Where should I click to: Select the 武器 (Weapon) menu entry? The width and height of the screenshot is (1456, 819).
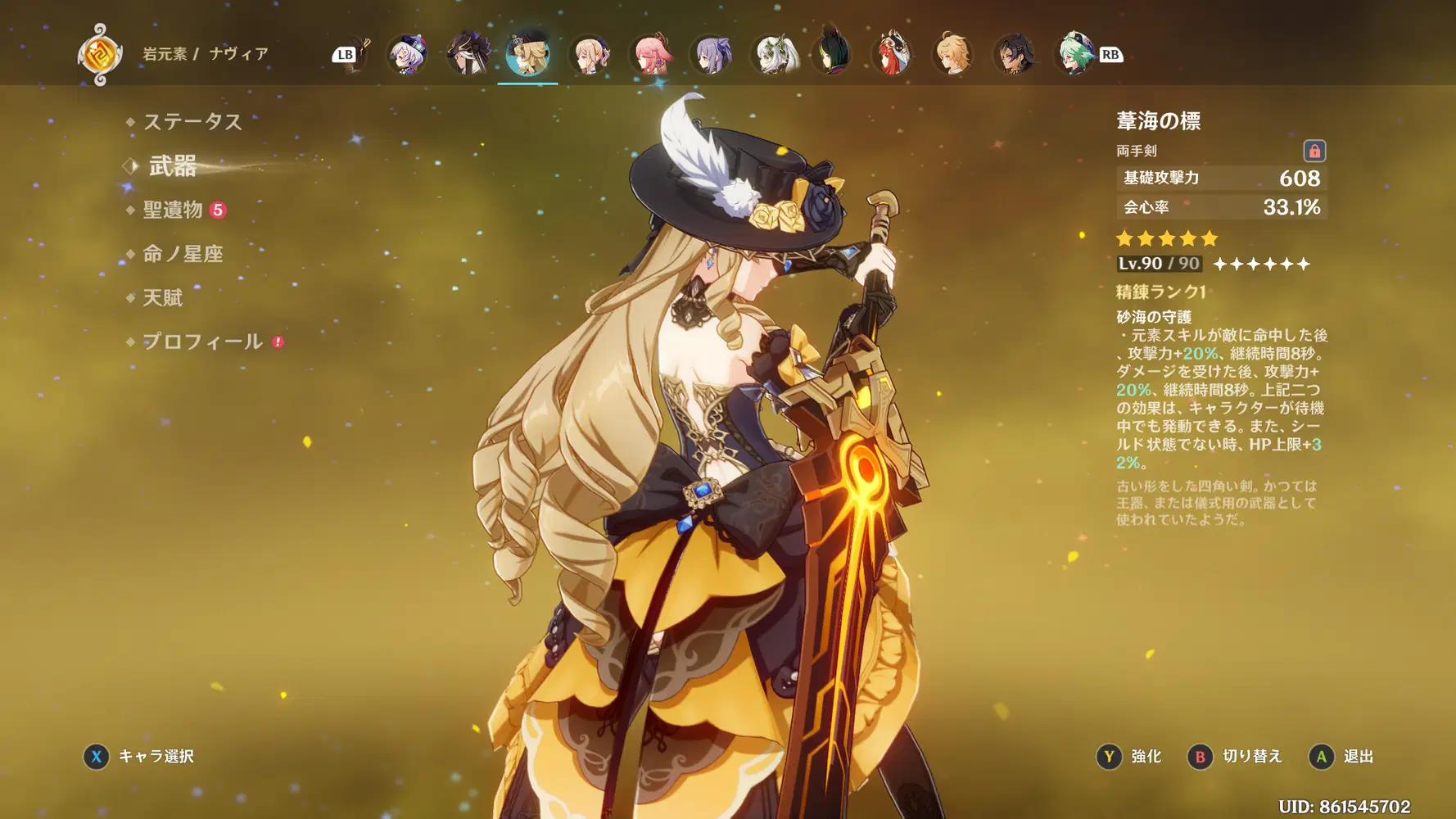[173, 166]
